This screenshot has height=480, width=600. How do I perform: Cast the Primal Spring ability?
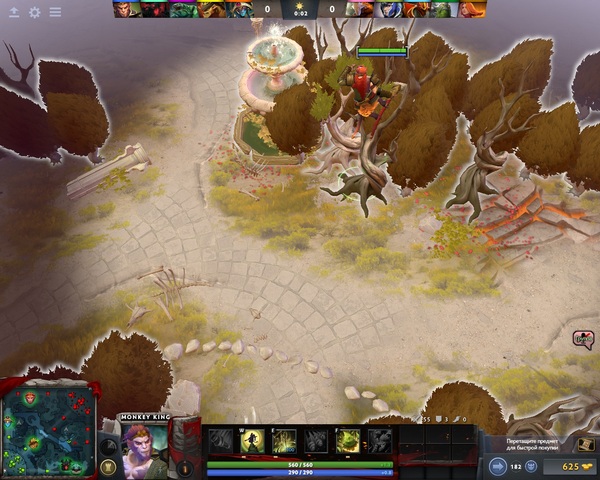tap(285, 441)
